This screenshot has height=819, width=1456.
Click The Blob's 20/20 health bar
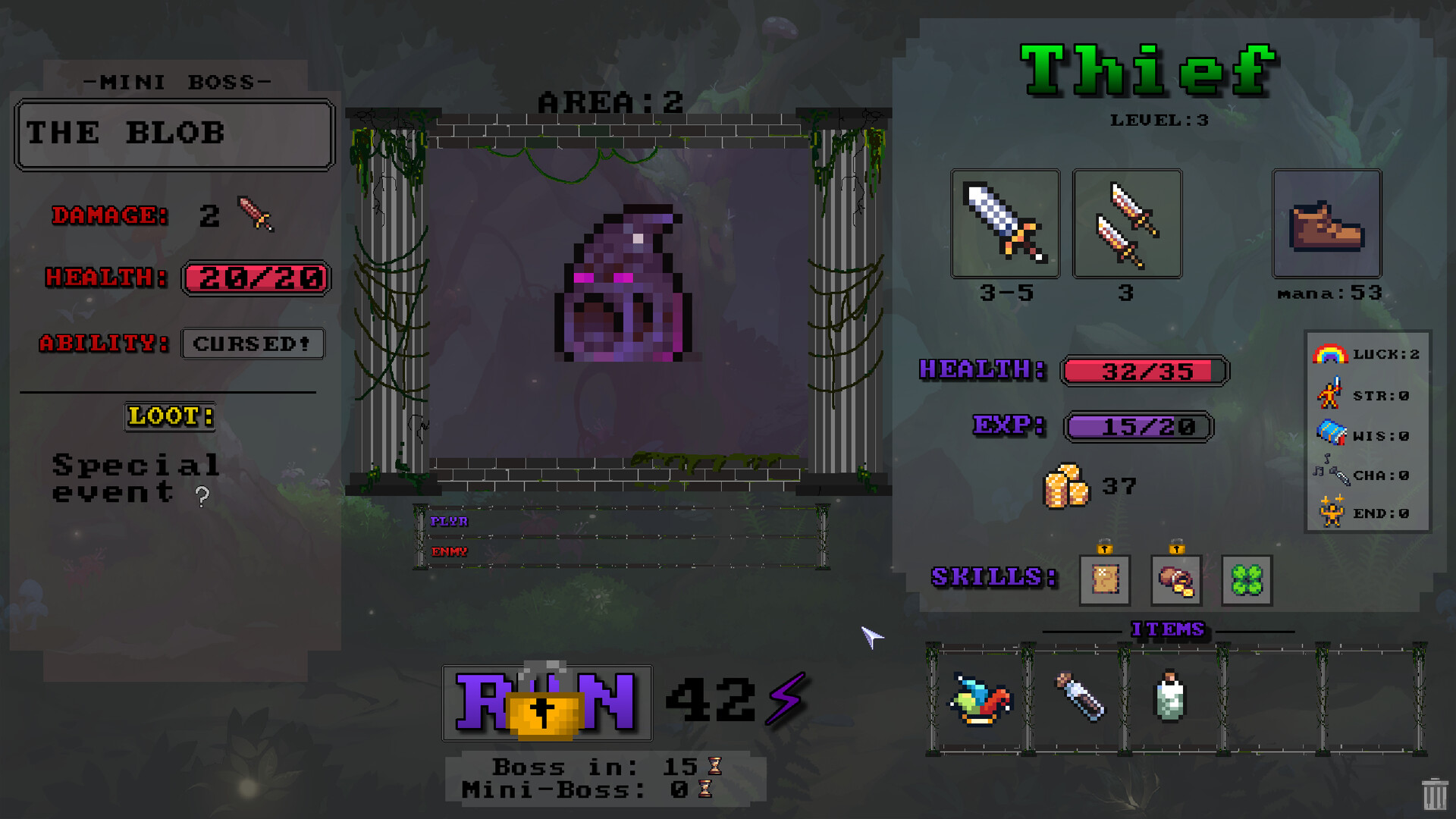[x=256, y=279]
